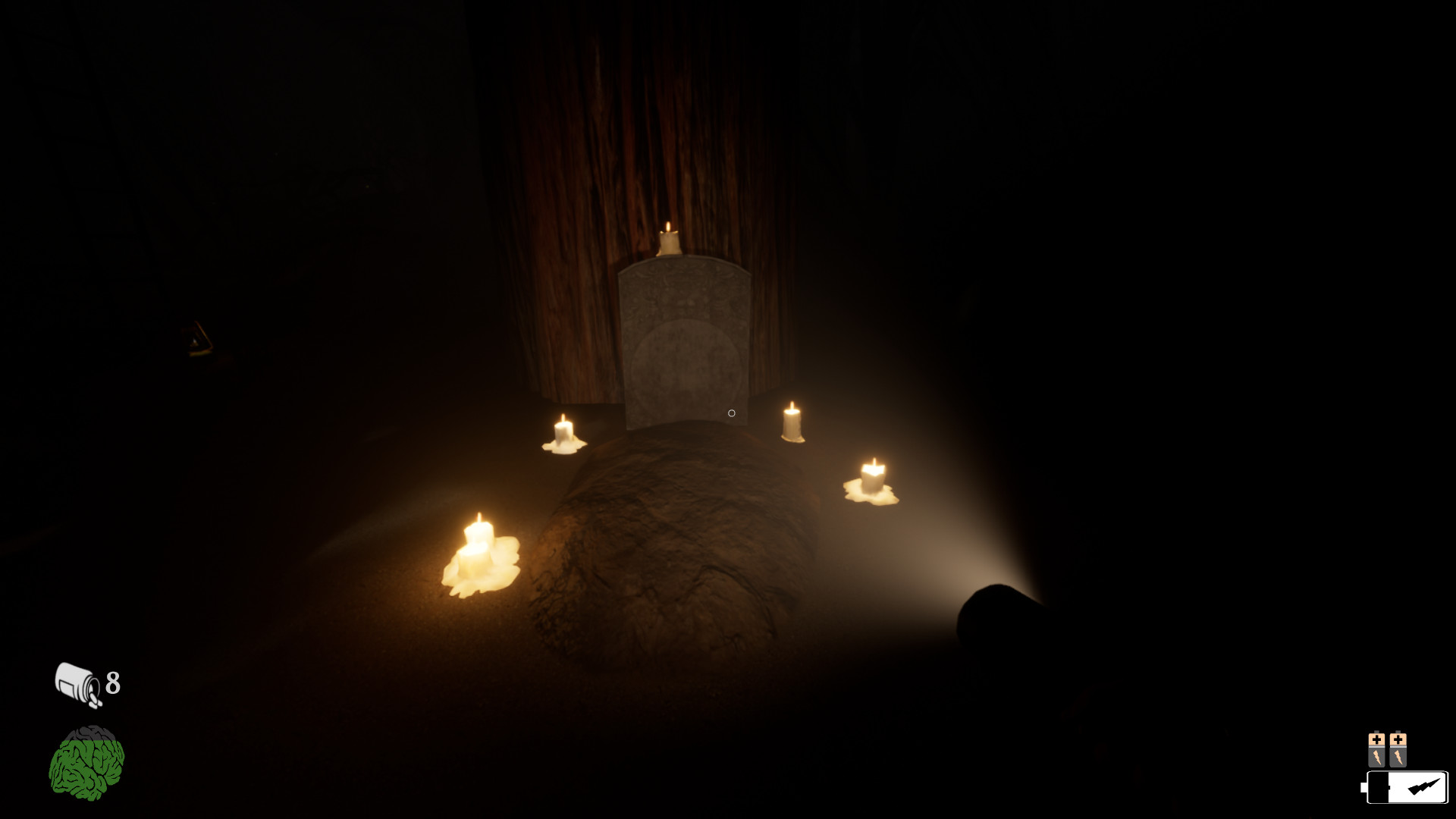This screenshot has width=1456, height=819.
Task: Select the right spare battery icon
Action: (x=1398, y=749)
